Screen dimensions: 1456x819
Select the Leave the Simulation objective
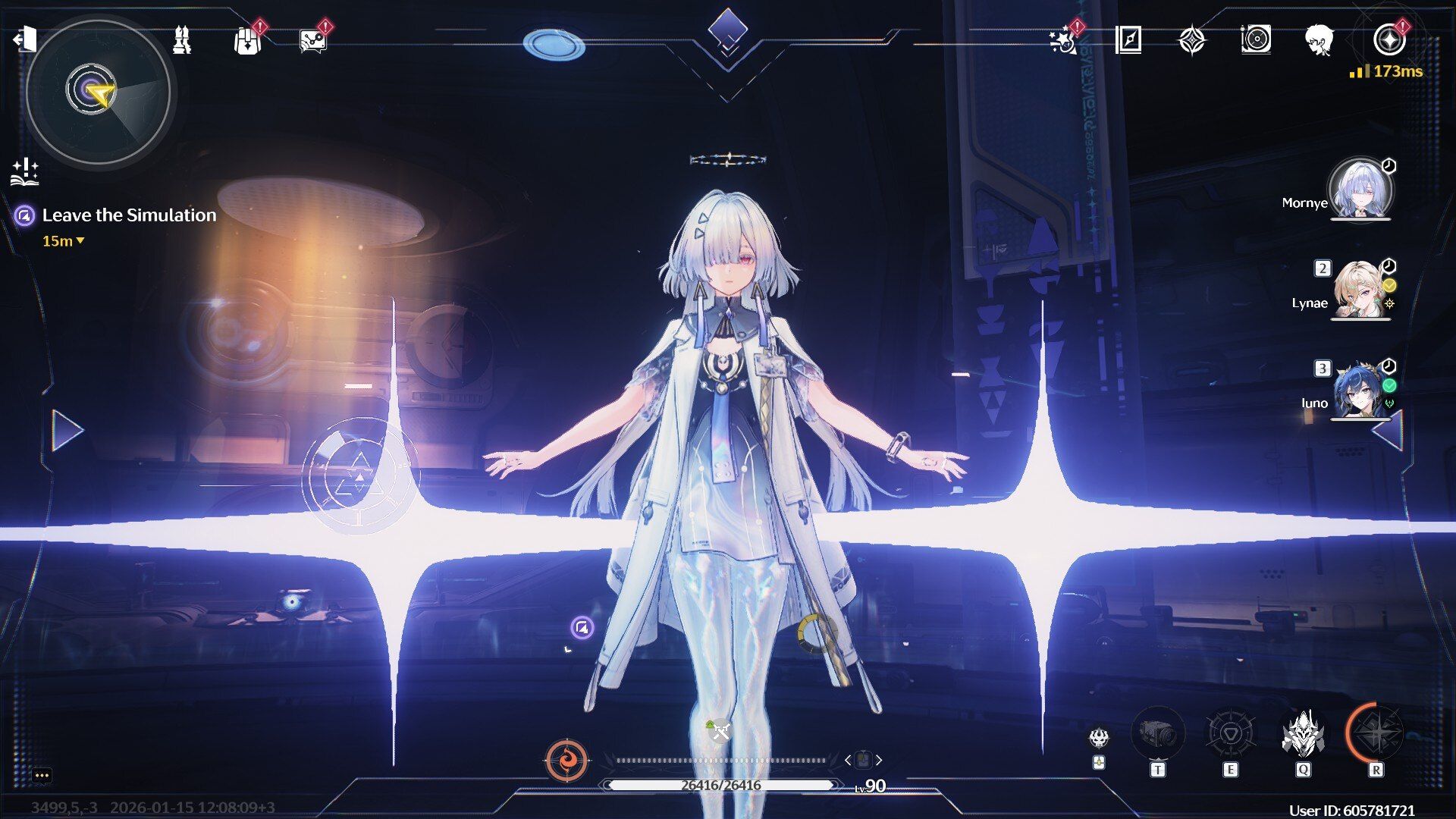point(129,215)
